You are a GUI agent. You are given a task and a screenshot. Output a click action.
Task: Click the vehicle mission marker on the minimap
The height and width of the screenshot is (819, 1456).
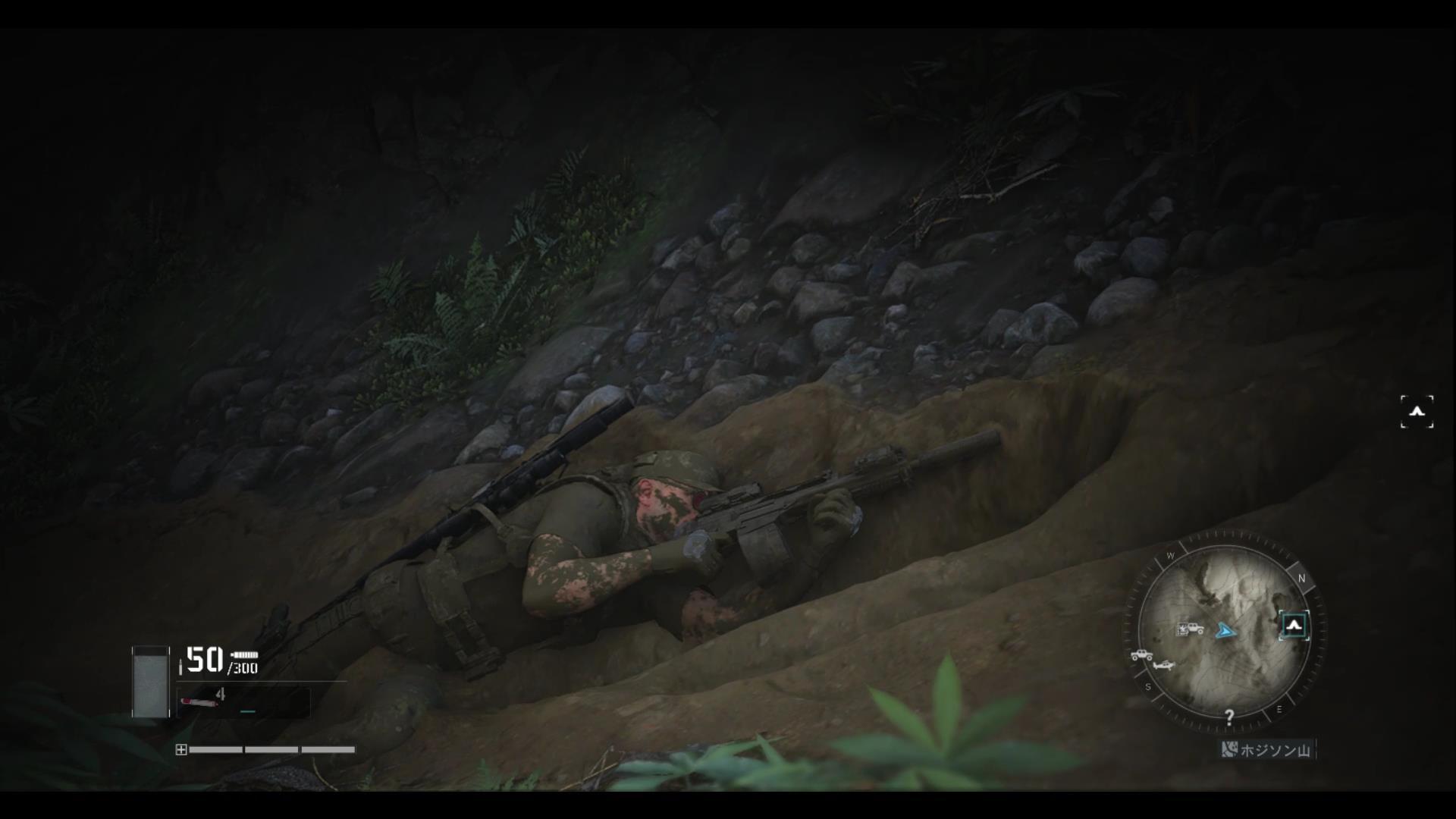pos(1190,629)
